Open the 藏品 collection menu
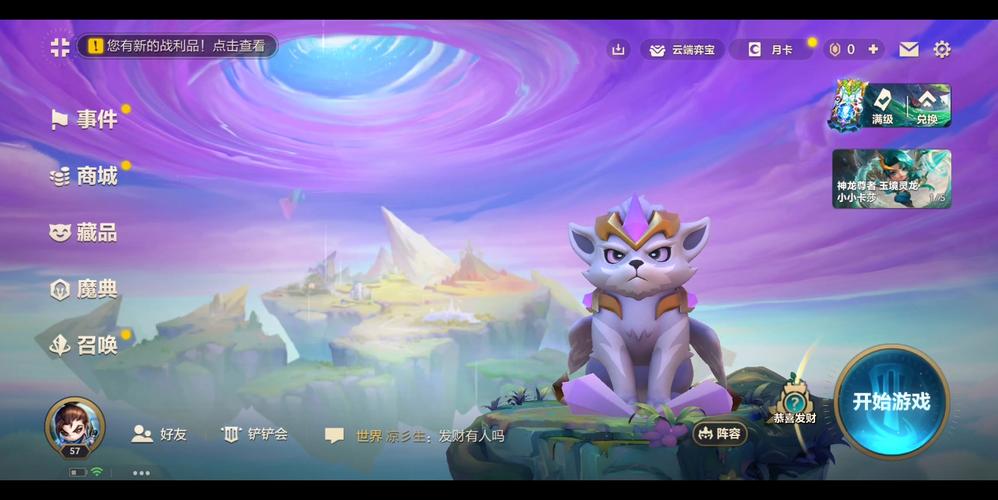The width and height of the screenshot is (998, 500). click(x=85, y=233)
